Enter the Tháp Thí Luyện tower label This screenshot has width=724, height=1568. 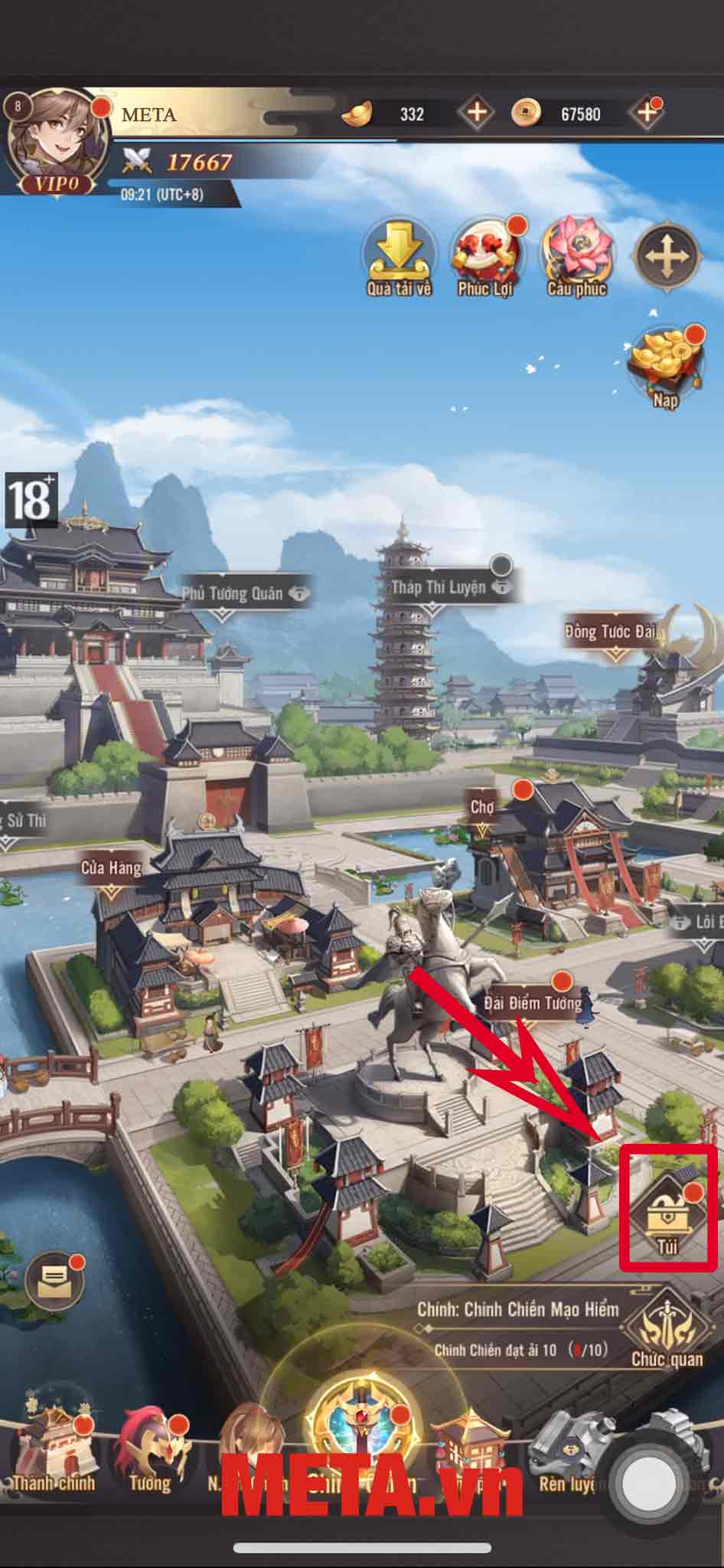439,588
